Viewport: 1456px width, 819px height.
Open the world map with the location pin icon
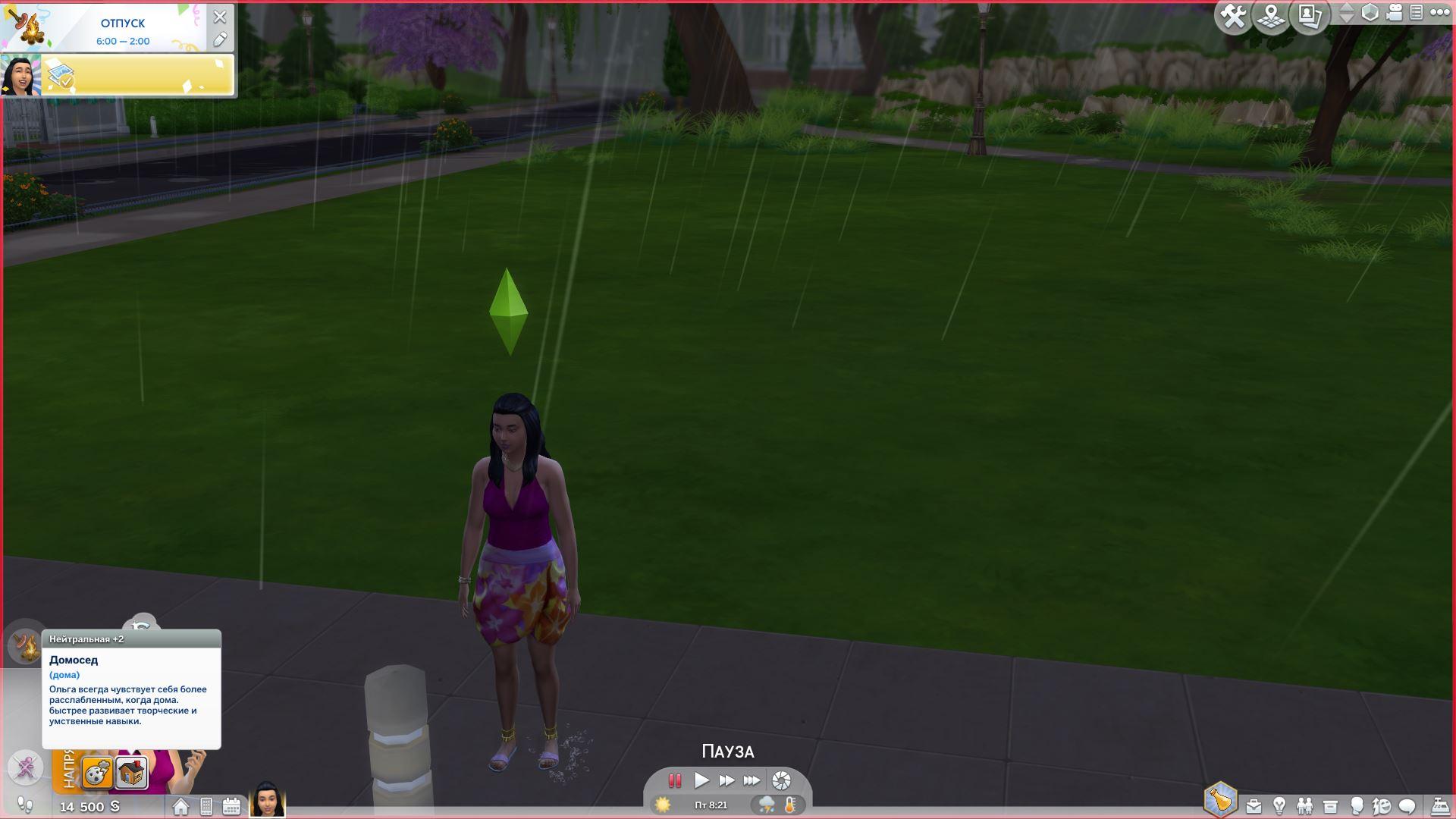[x=1272, y=16]
